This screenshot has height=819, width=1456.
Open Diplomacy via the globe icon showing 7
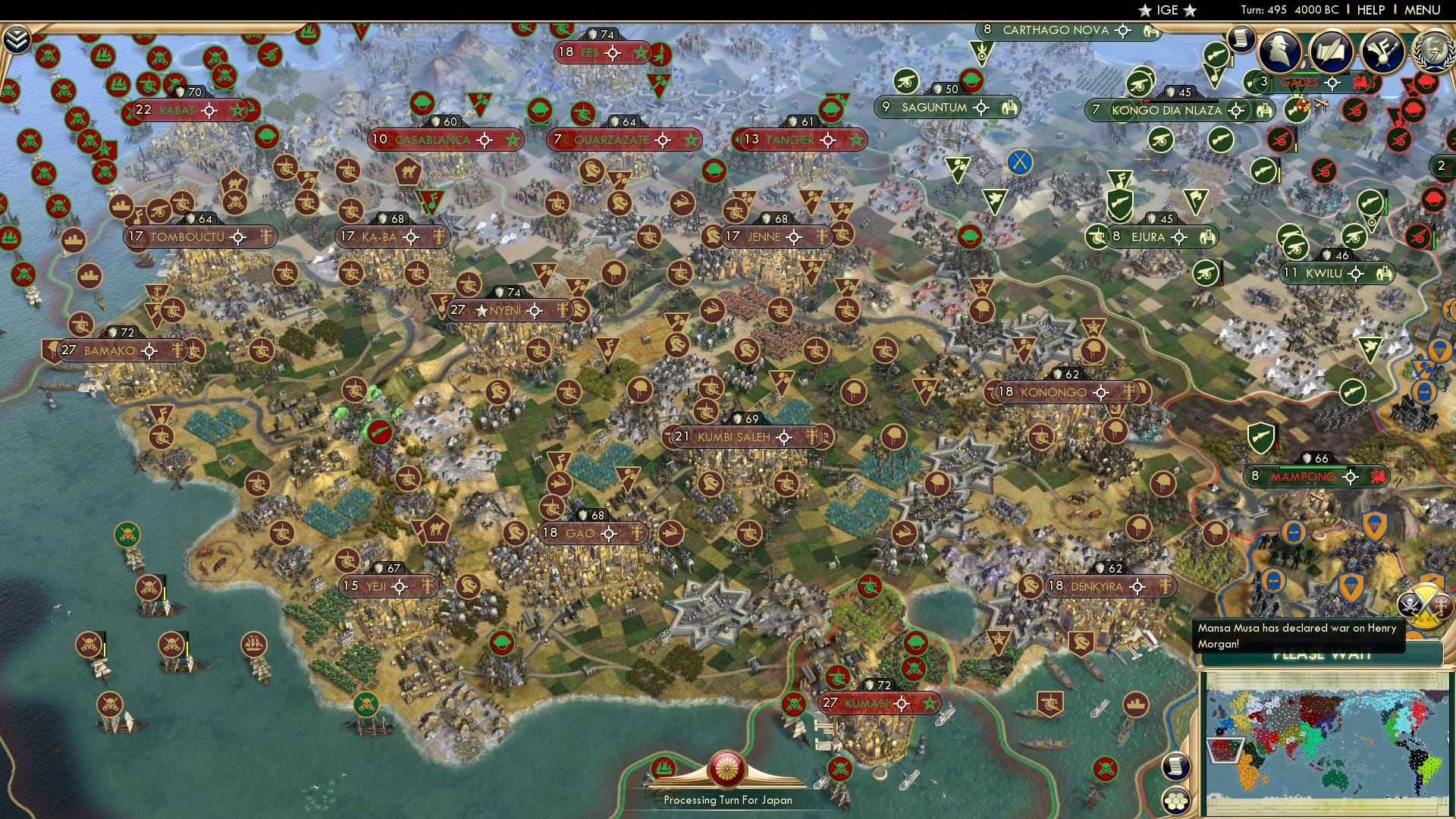point(1436,51)
